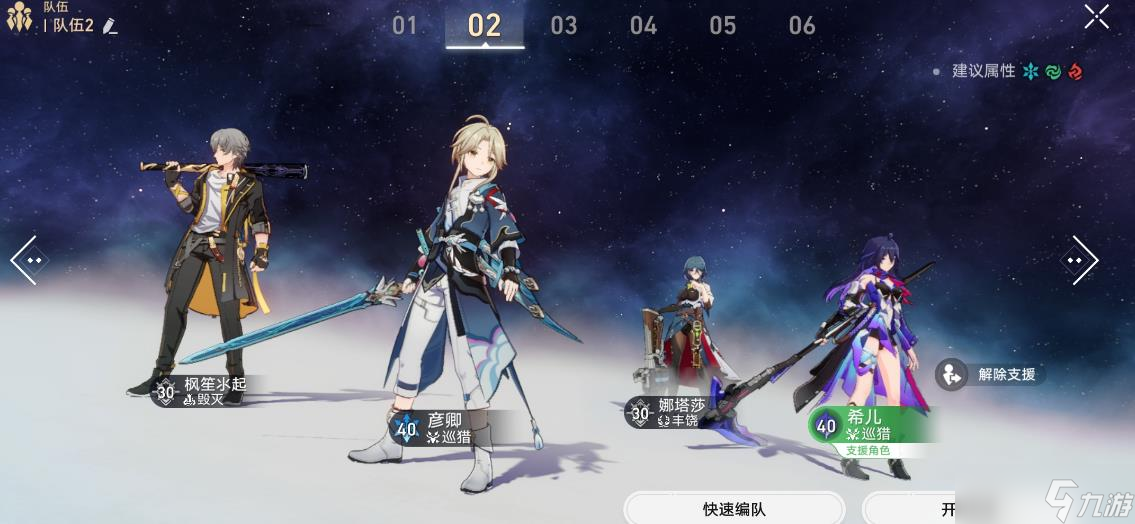Switch to team tab 01

point(404,25)
